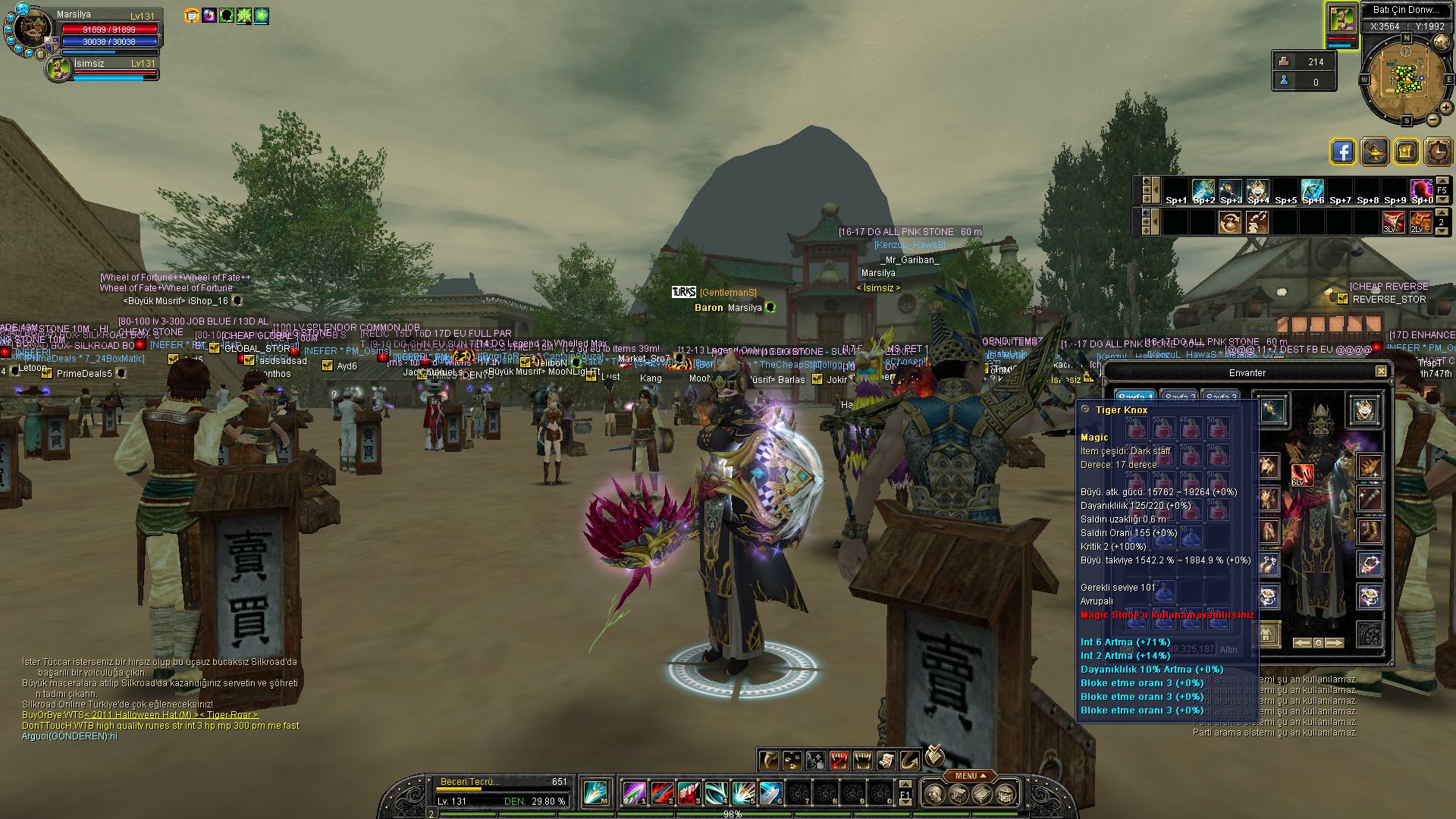Close the Envanter window
This screenshot has height=819, width=1456.
coord(1381,372)
